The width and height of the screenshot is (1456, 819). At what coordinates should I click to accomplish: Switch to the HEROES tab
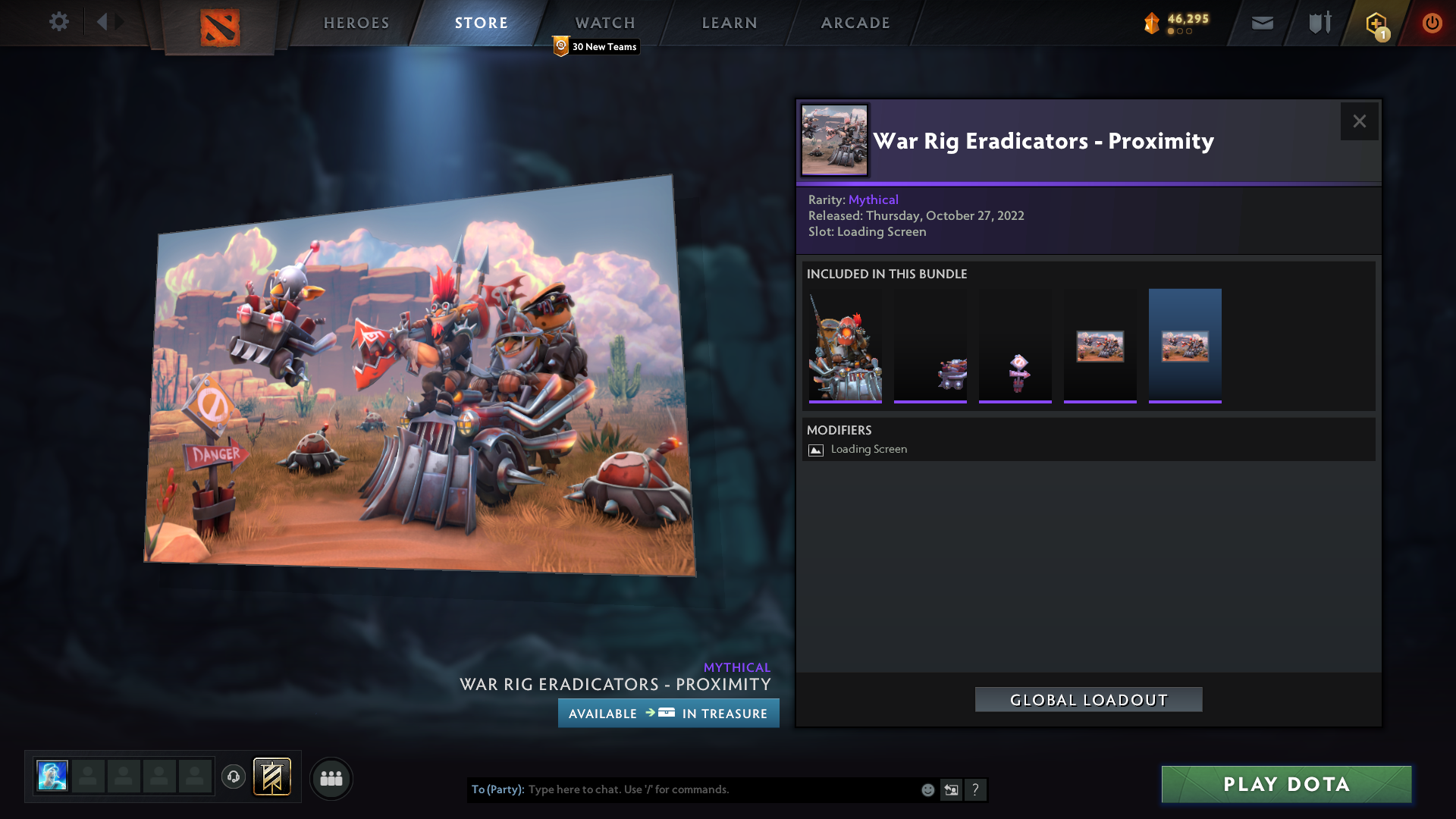(x=356, y=23)
